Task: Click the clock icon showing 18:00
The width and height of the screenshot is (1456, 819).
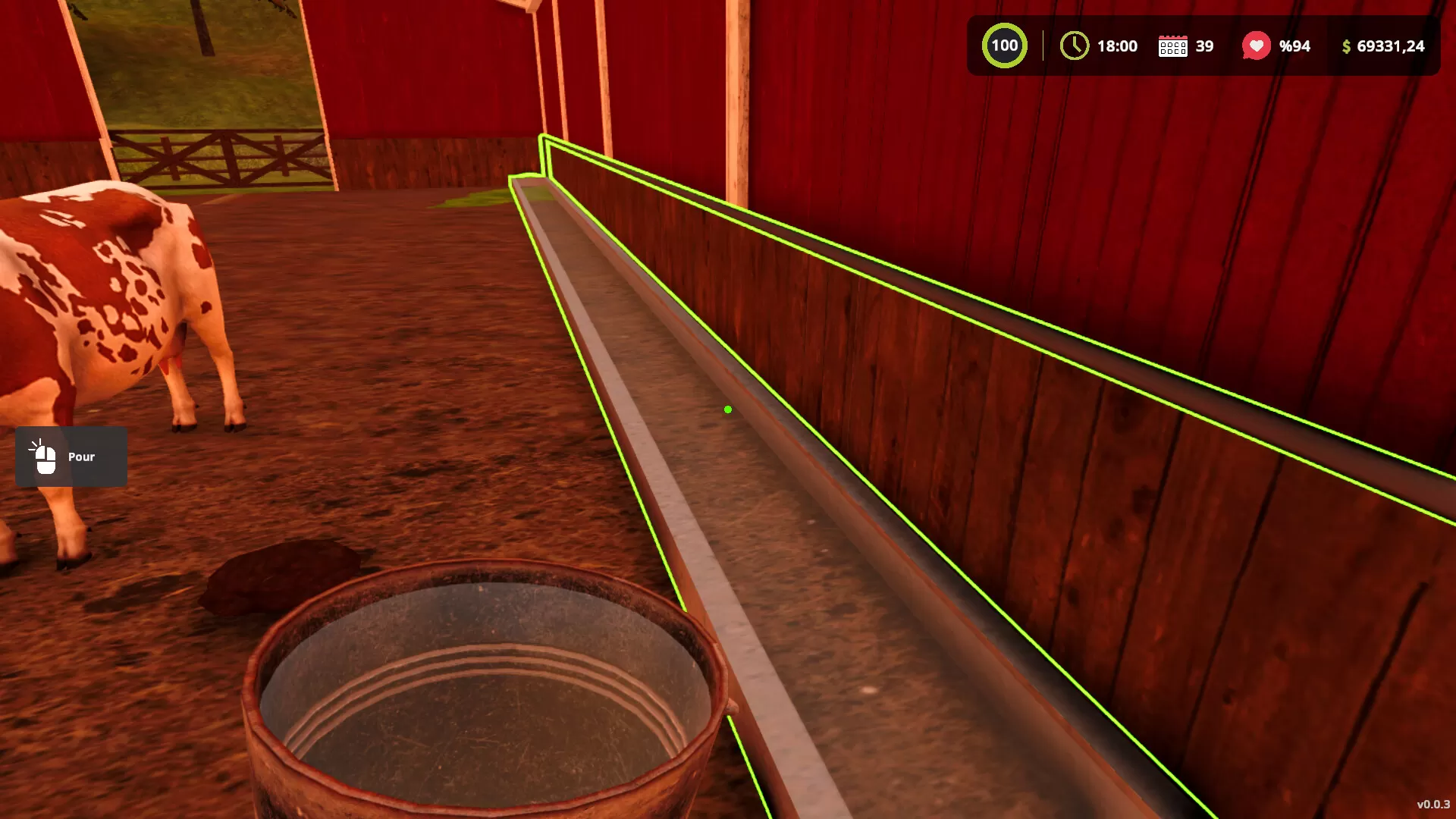Action: (x=1073, y=46)
